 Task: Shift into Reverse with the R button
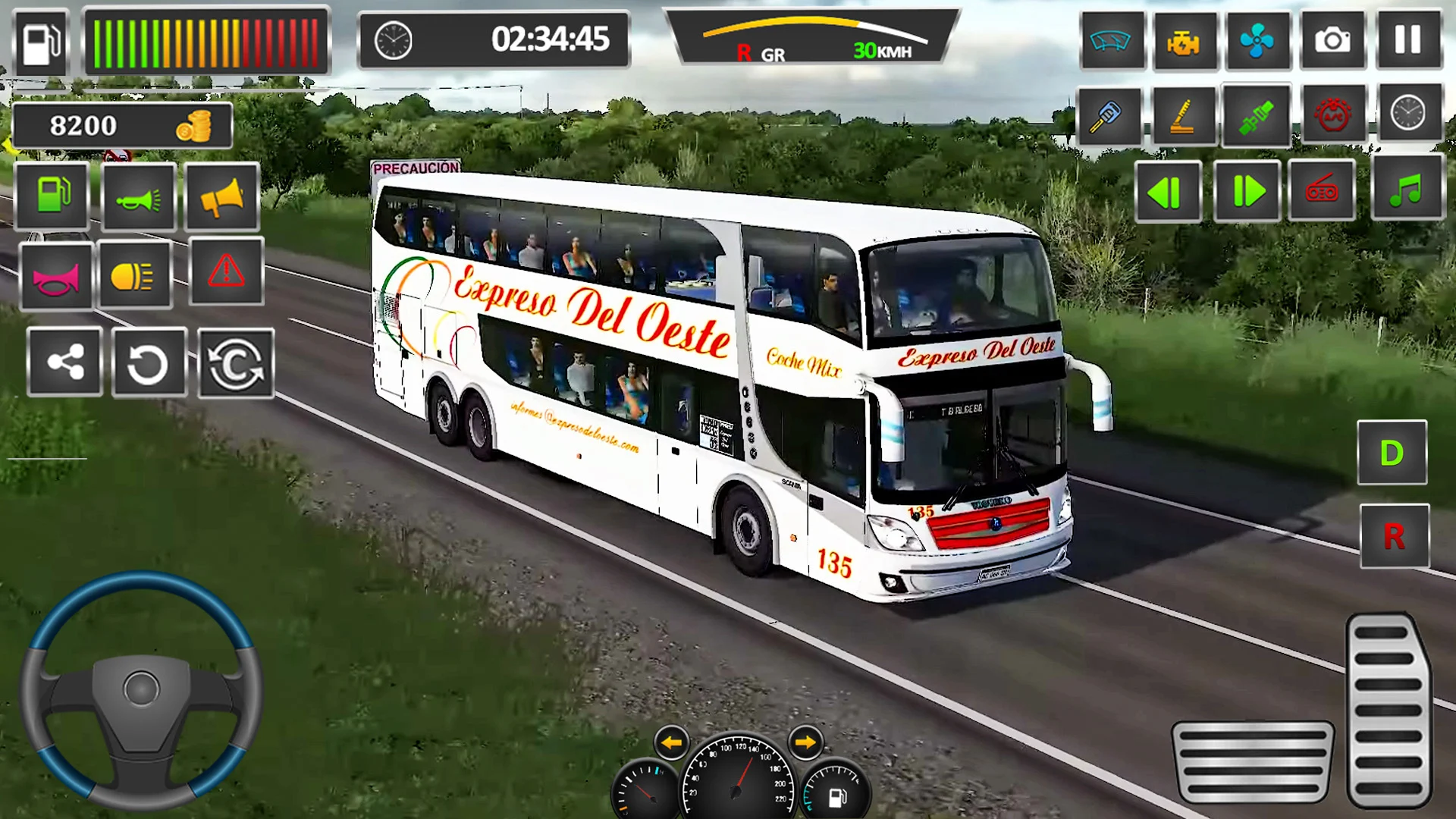1394,536
